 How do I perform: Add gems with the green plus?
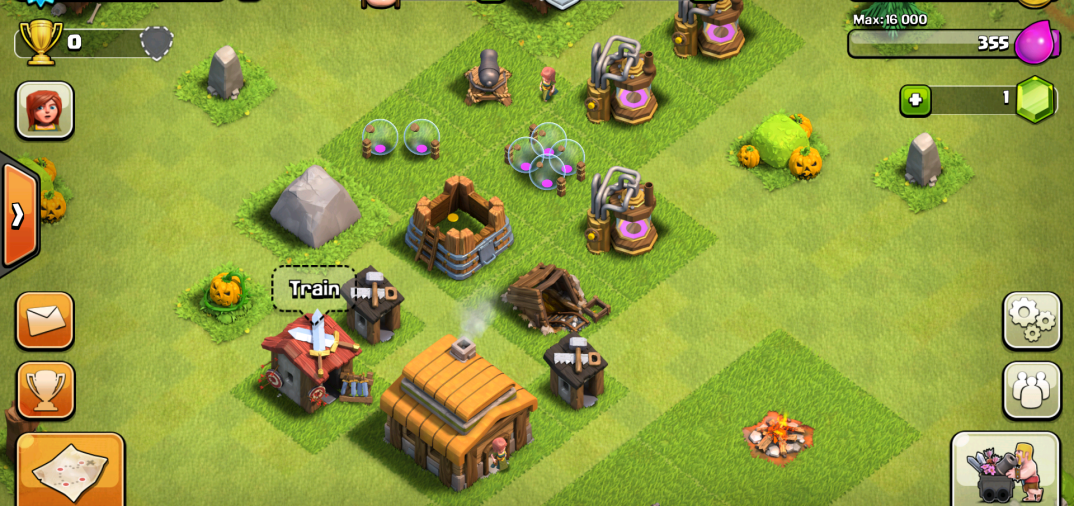915,100
